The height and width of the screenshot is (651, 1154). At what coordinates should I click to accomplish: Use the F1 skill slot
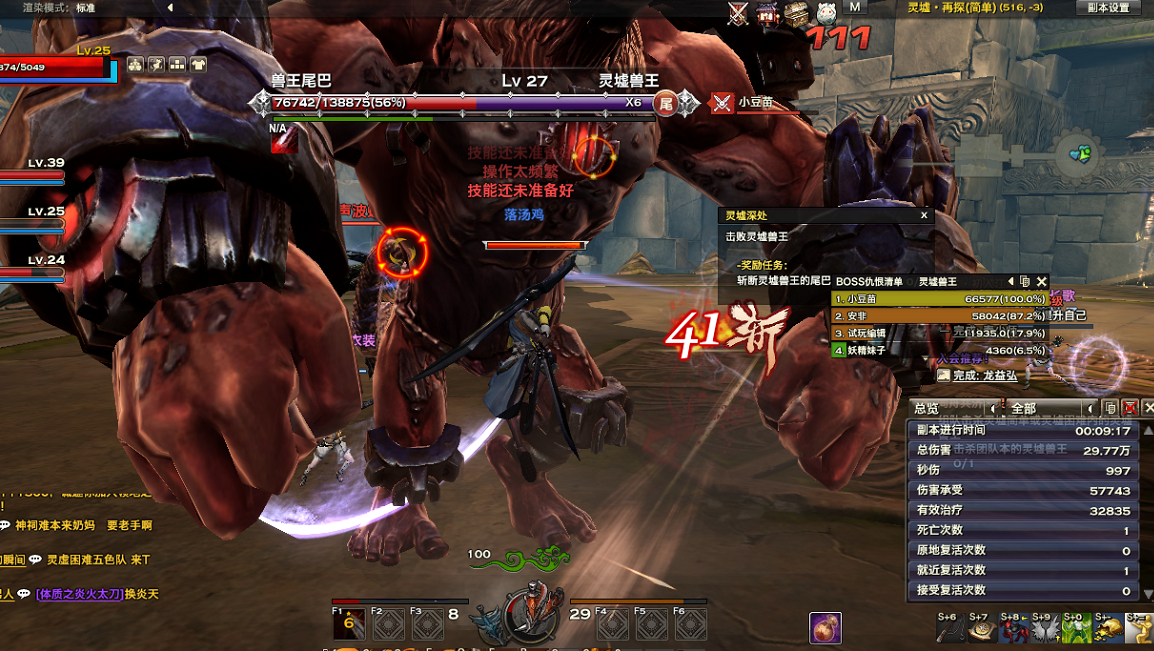349,625
